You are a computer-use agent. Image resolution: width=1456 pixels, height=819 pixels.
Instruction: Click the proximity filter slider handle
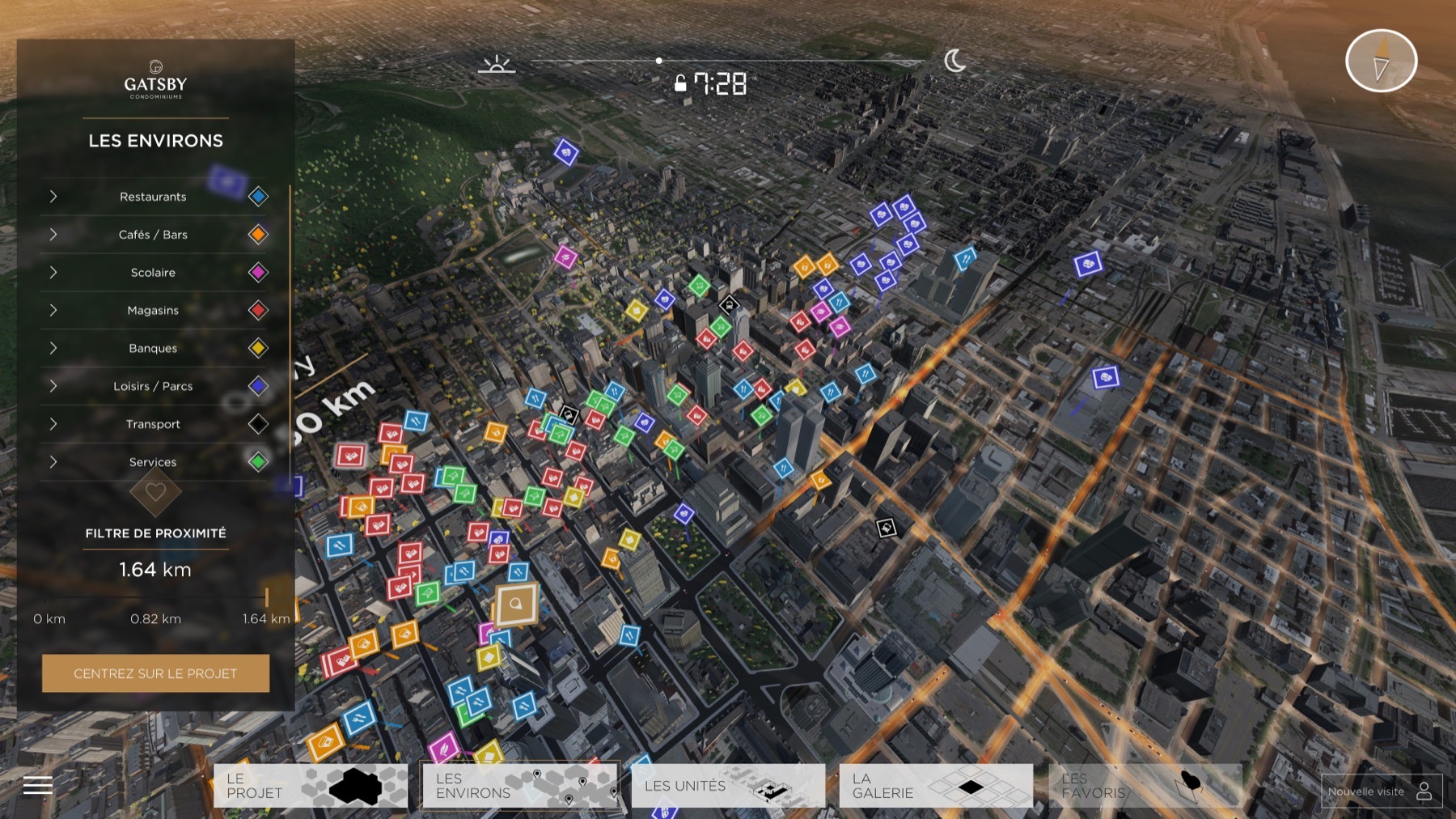tap(266, 598)
